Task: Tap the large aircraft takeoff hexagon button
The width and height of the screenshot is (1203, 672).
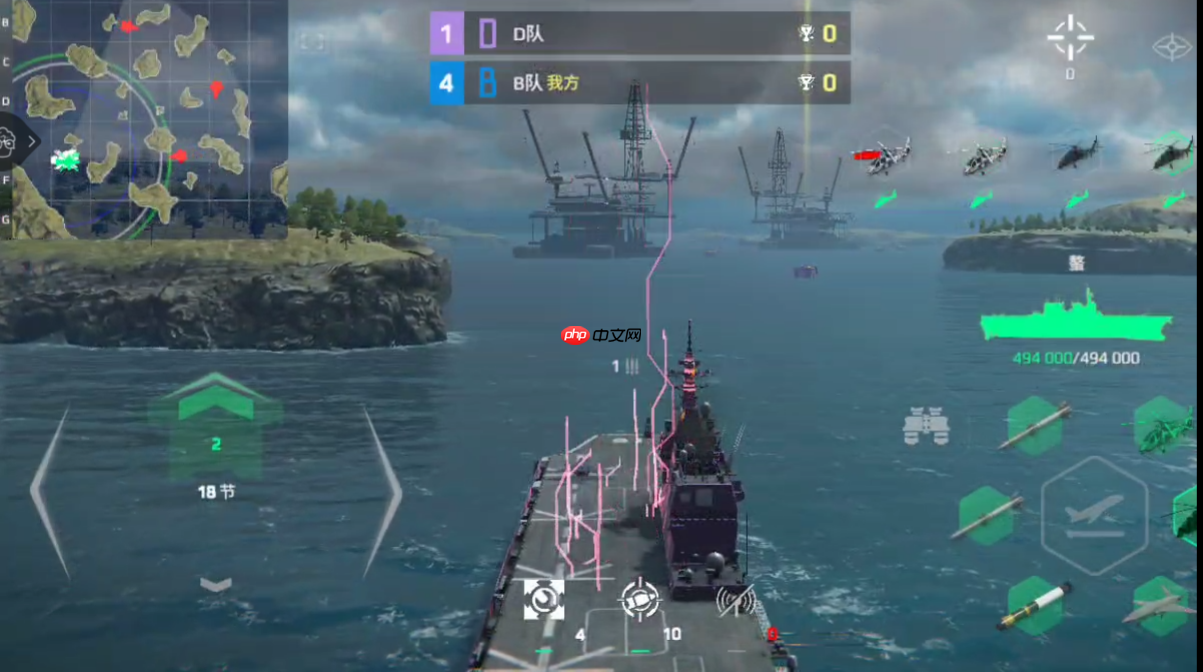Action: (x=1094, y=515)
